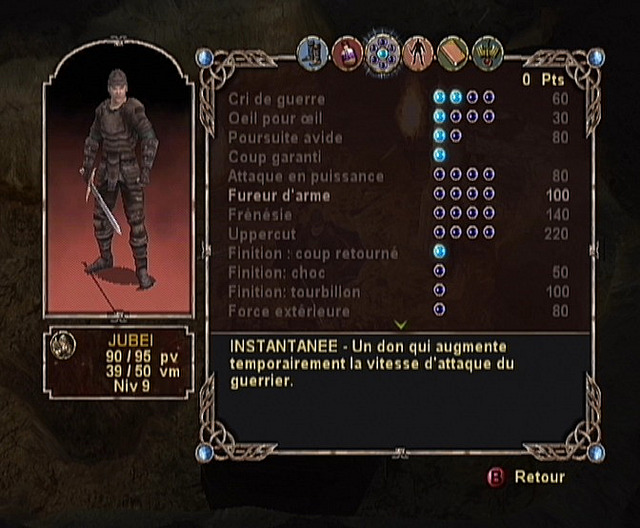
Task: Choose the Fureur d'arme skill
Action: point(279,195)
